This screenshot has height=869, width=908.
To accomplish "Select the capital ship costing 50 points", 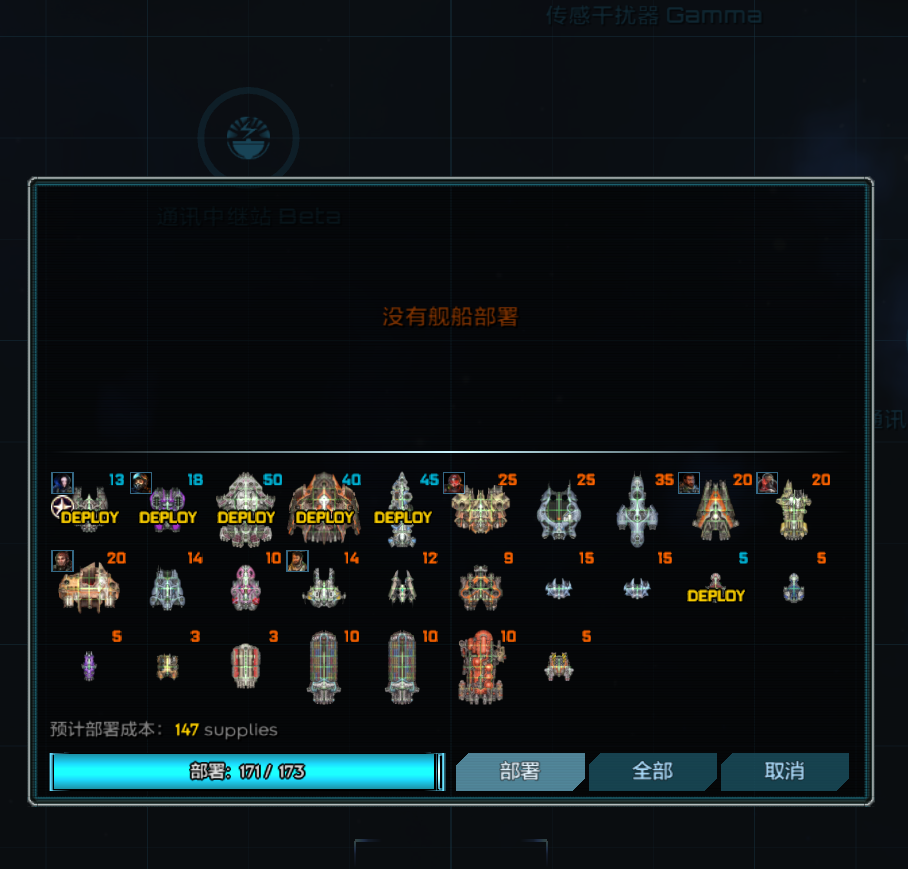I will click(246, 510).
